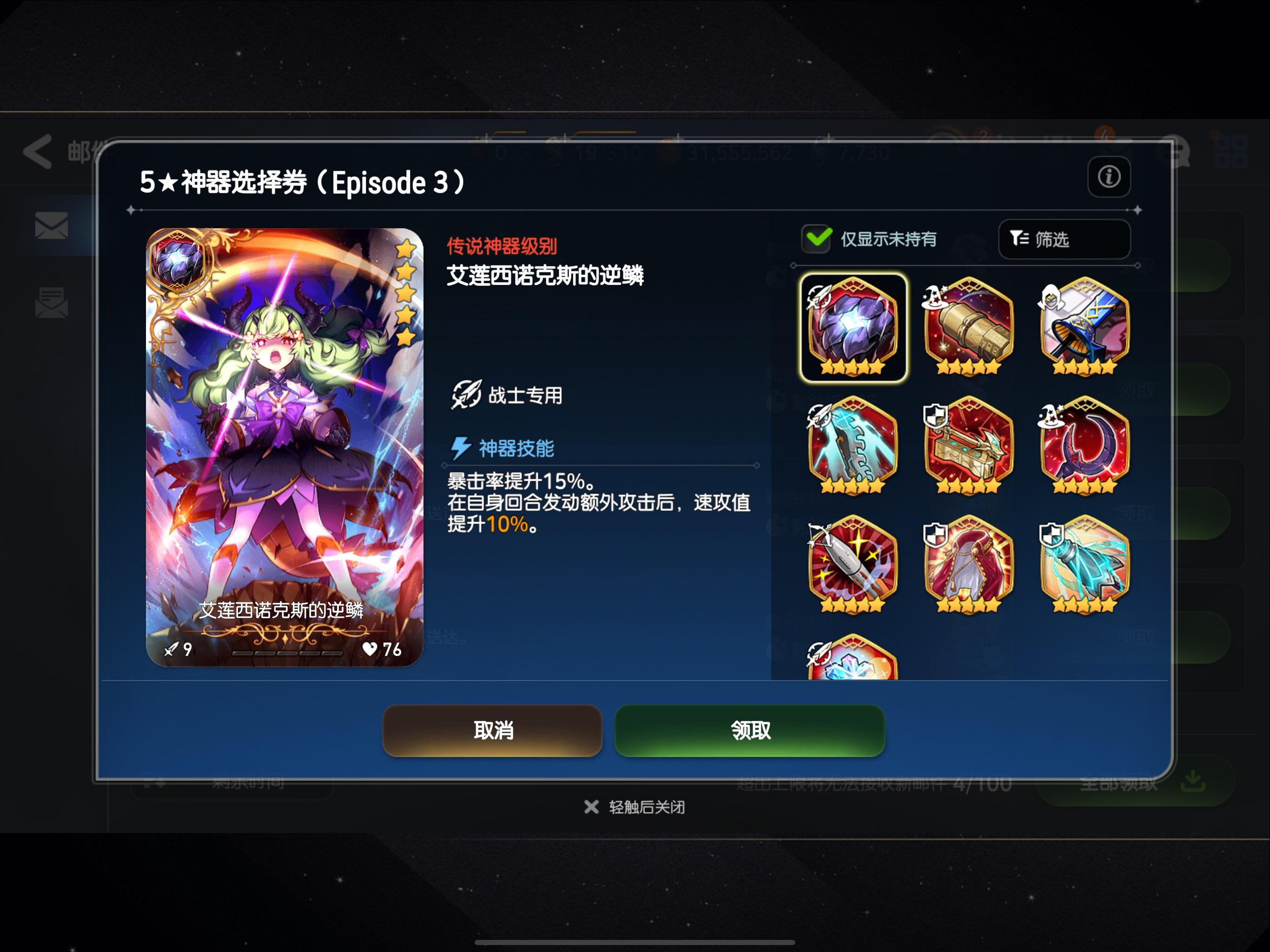Open the 筛选 filter options
Screen dimensions: 1270x952
(x=1065, y=239)
